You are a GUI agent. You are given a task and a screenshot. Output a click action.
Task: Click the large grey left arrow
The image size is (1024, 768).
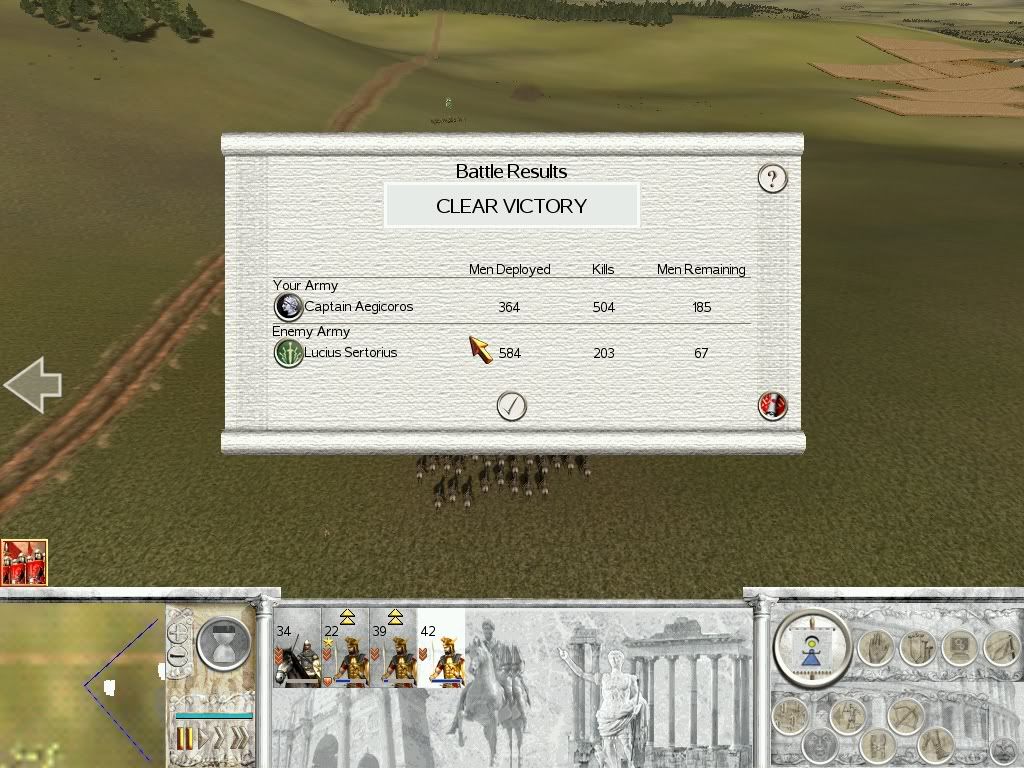33,385
